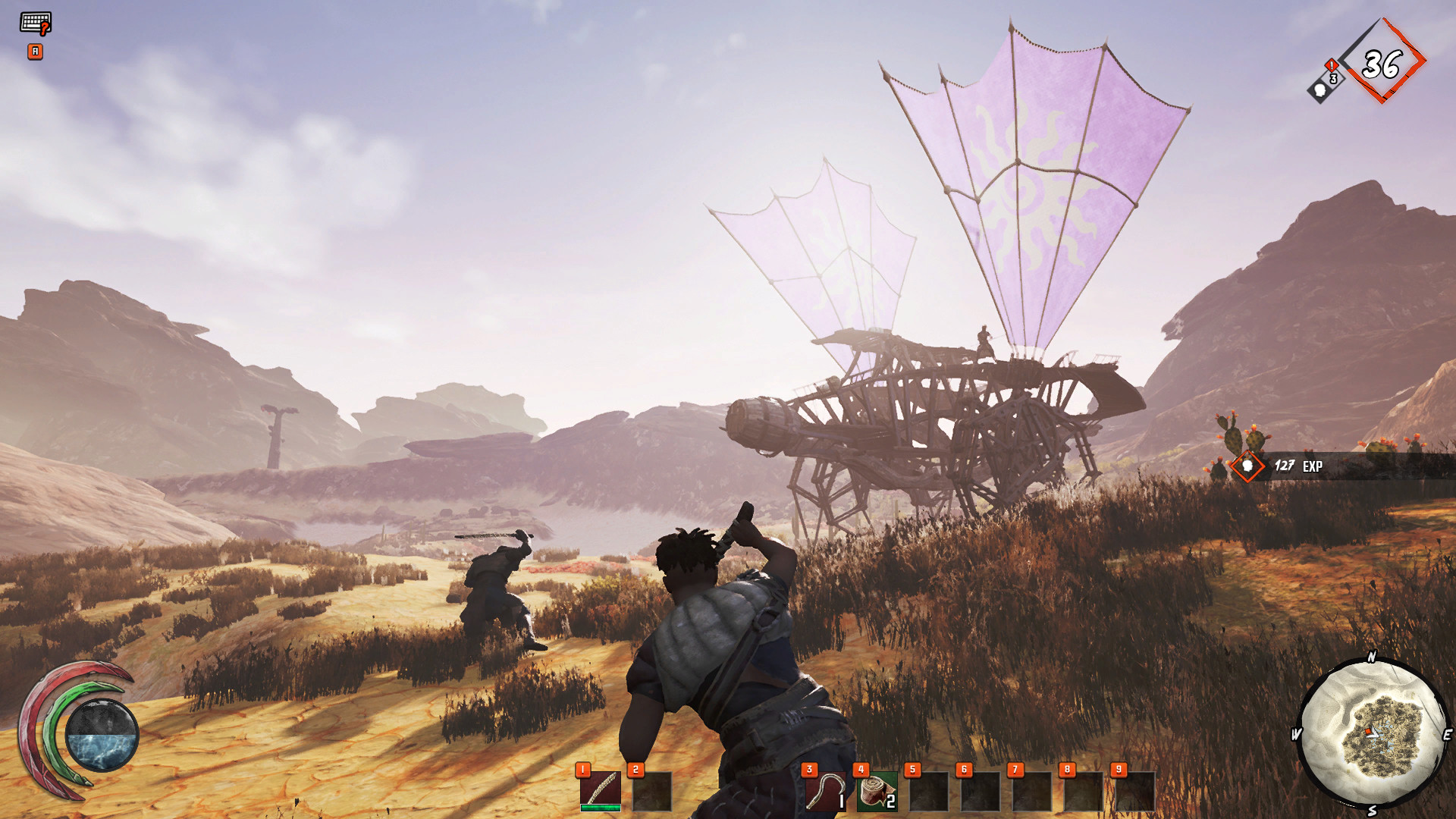Click the player marker on the minimap
The width and height of the screenshot is (1456, 819).
point(1372,733)
